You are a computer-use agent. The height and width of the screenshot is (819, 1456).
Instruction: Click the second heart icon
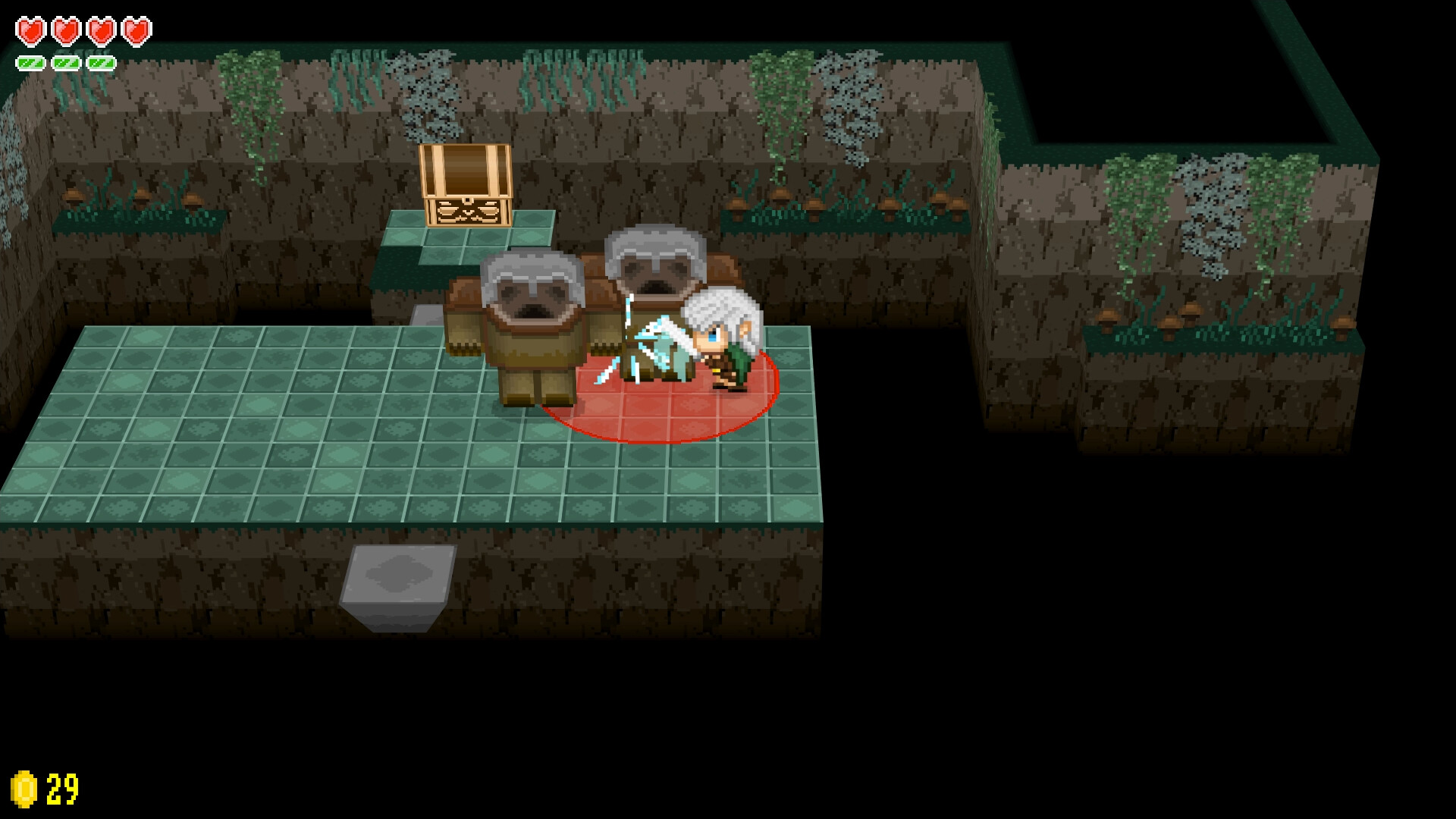coord(65,30)
